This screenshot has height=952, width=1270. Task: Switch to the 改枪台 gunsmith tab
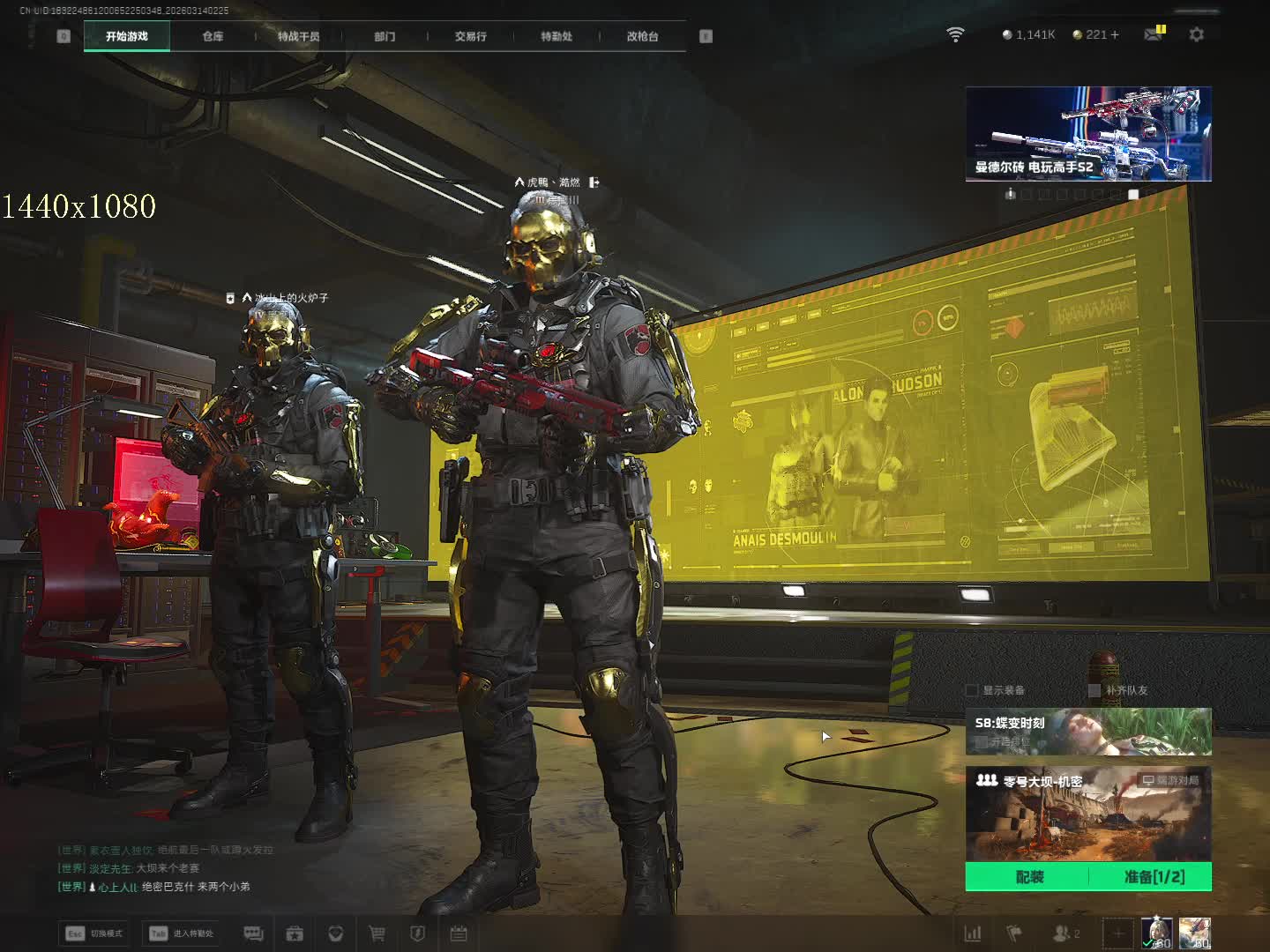pyautogui.click(x=642, y=36)
